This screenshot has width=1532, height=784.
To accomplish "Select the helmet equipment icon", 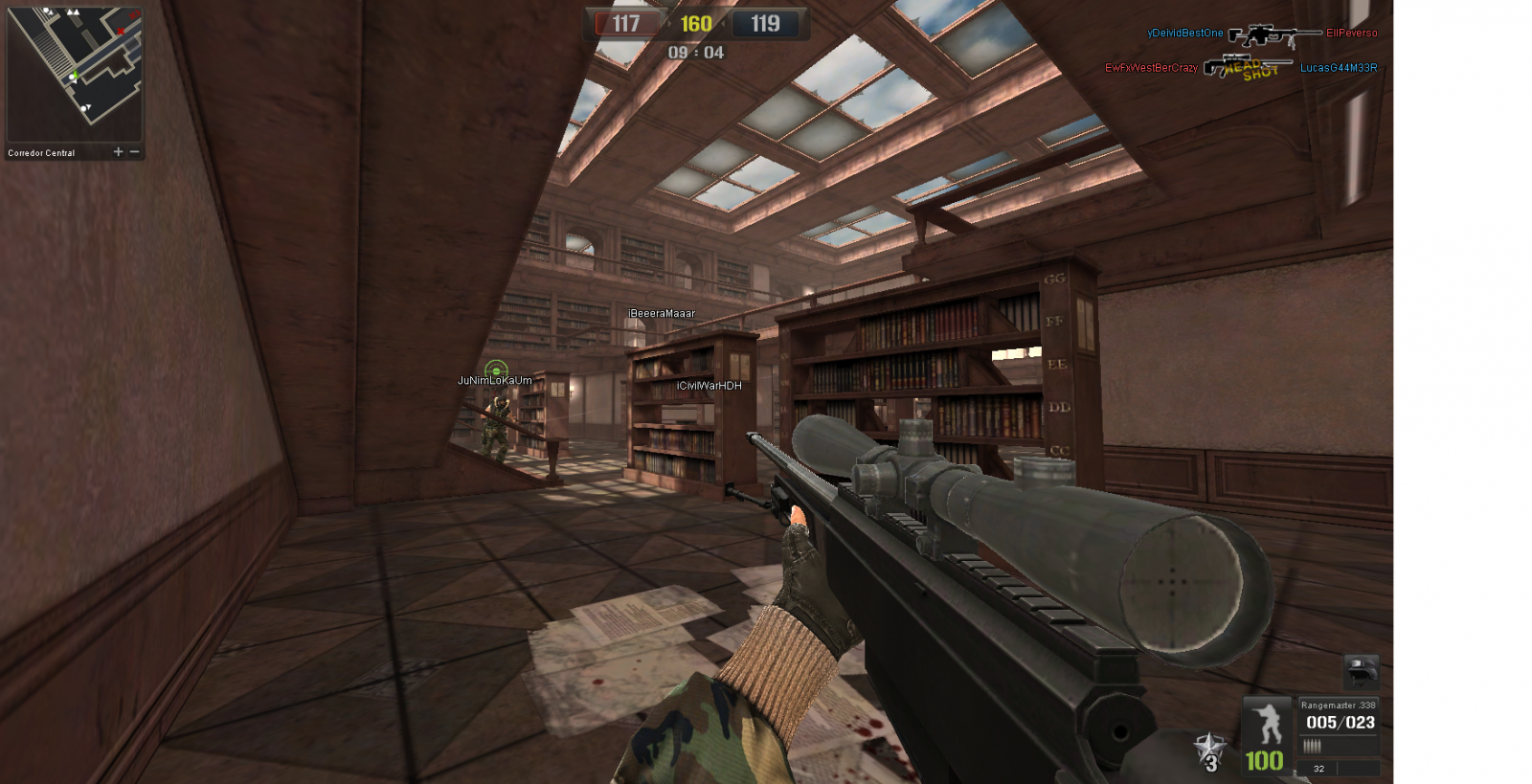I will [x=1361, y=670].
